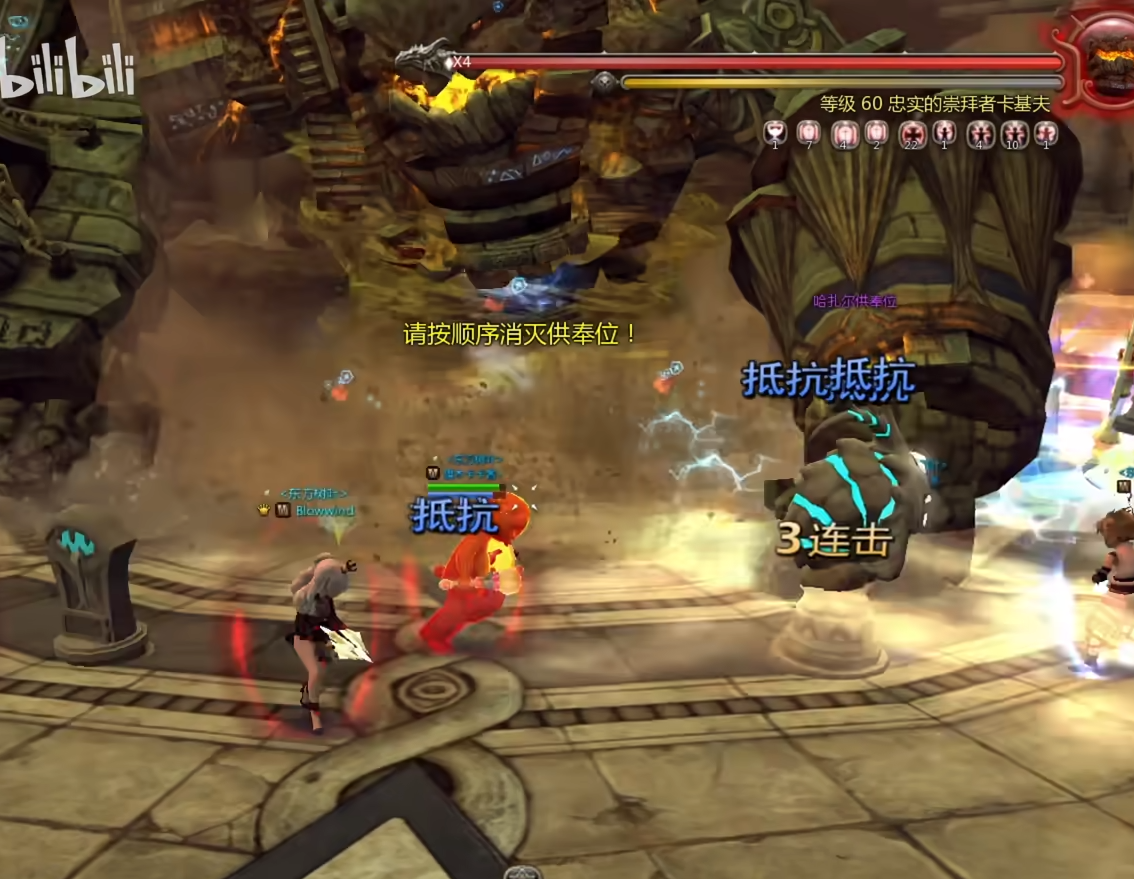Check the status icon showing 7 stacks

(807, 132)
